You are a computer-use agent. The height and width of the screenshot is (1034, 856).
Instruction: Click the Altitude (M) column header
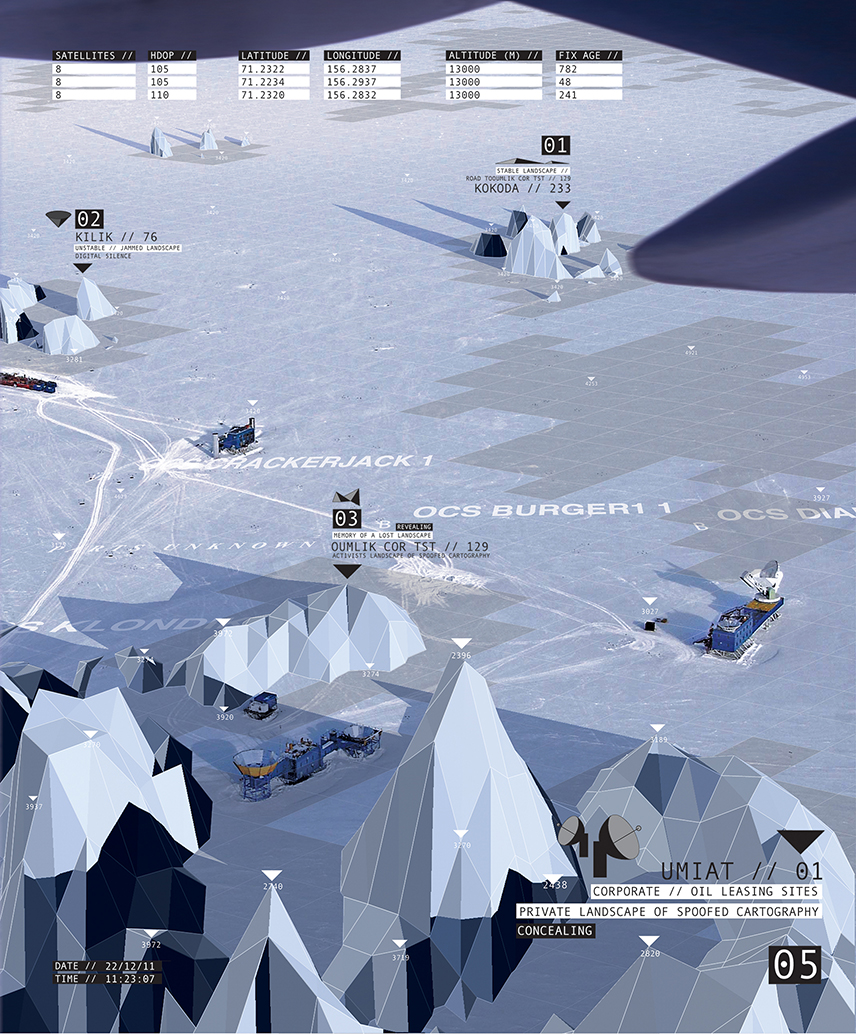[x=494, y=56]
